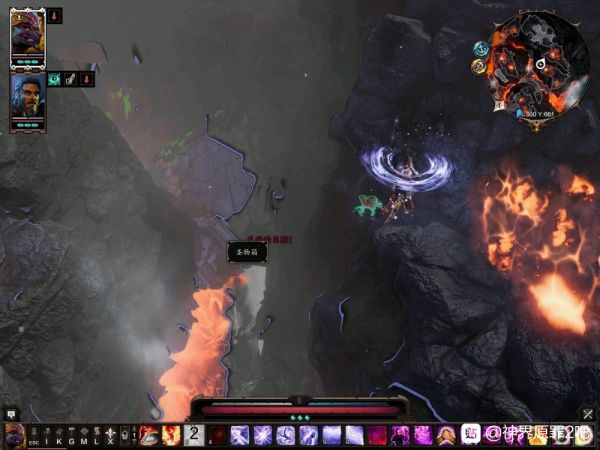The width and height of the screenshot is (600, 450).
Task: Click the glowing eye status icon
Action: coord(55,79)
